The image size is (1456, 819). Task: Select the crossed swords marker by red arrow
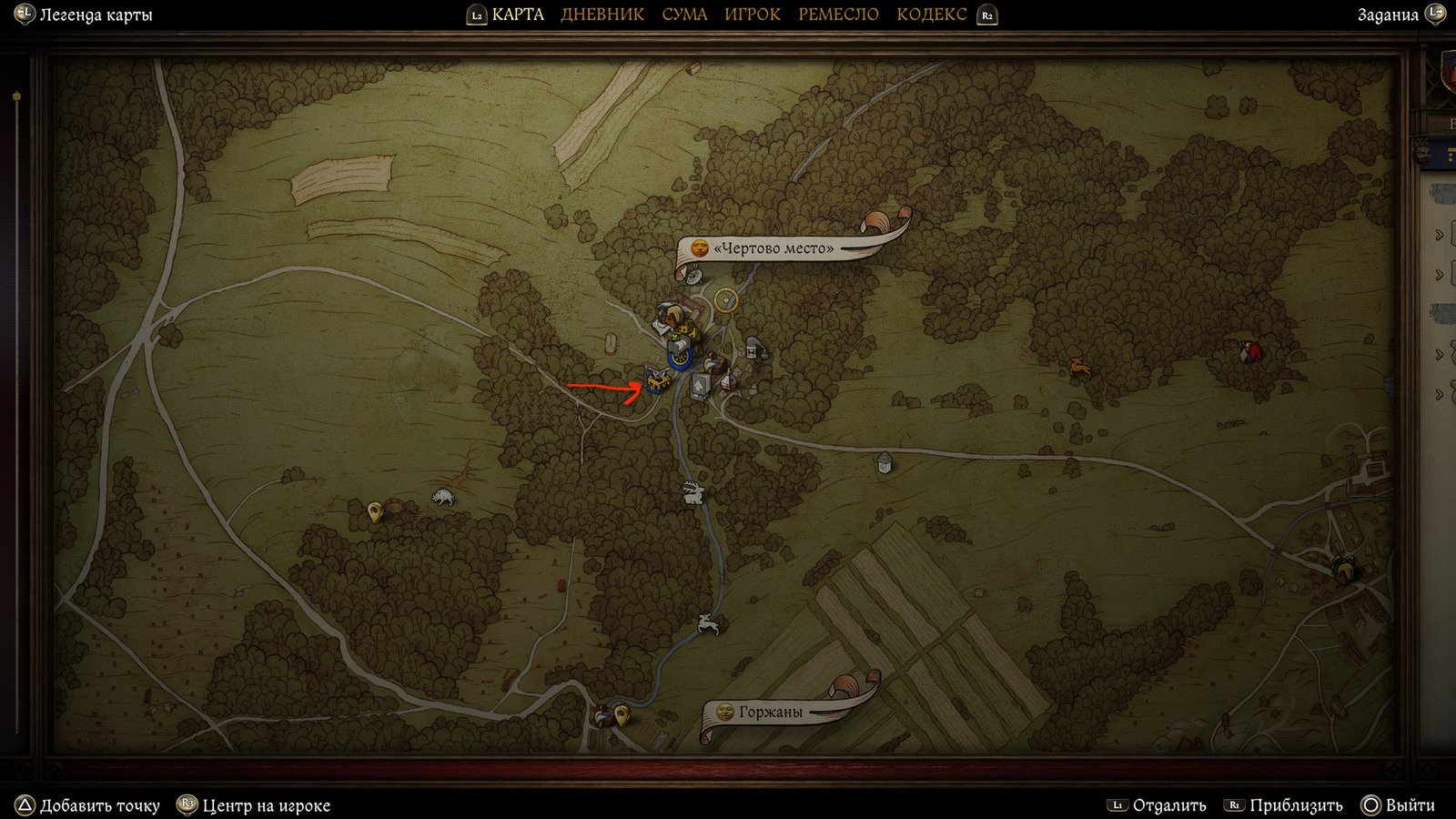click(x=657, y=380)
